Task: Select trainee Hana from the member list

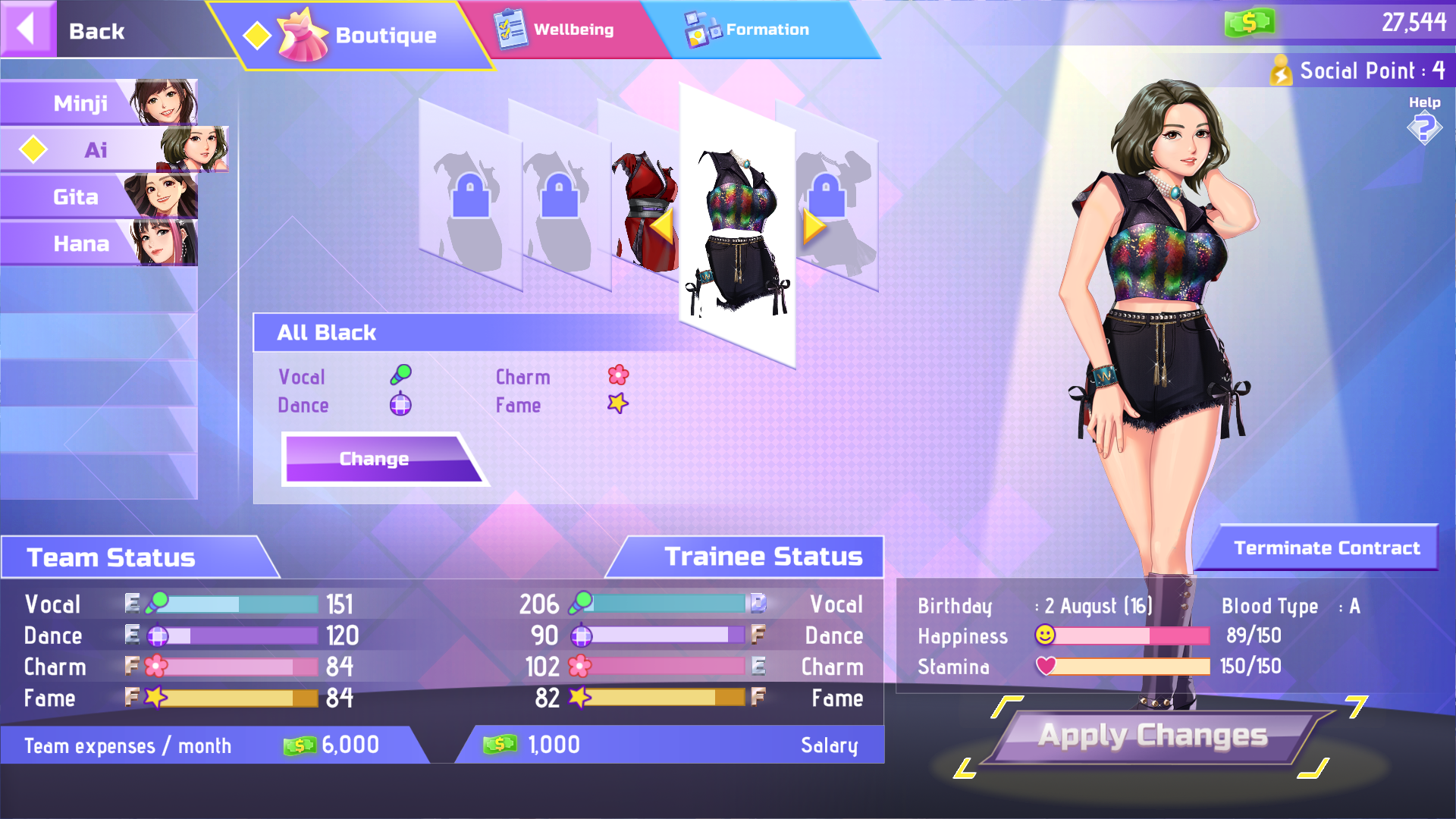Action: (x=80, y=243)
